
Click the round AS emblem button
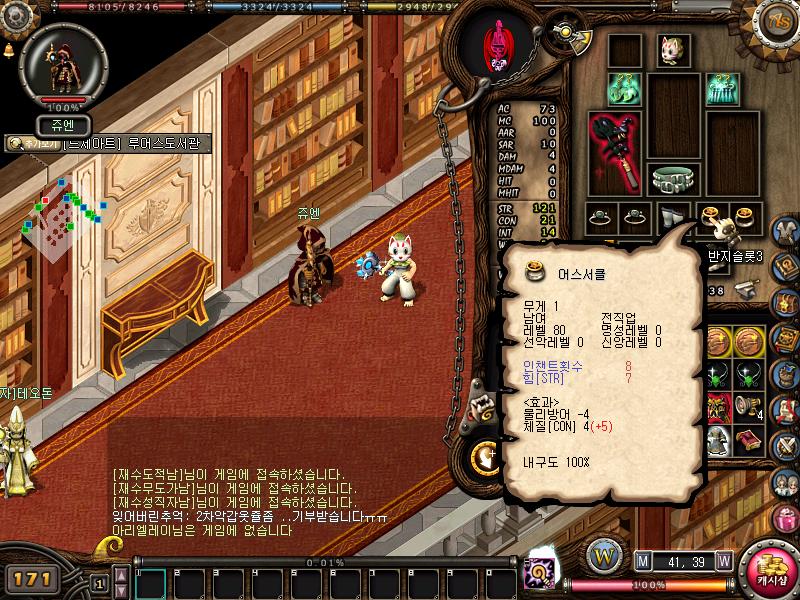pos(777,22)
